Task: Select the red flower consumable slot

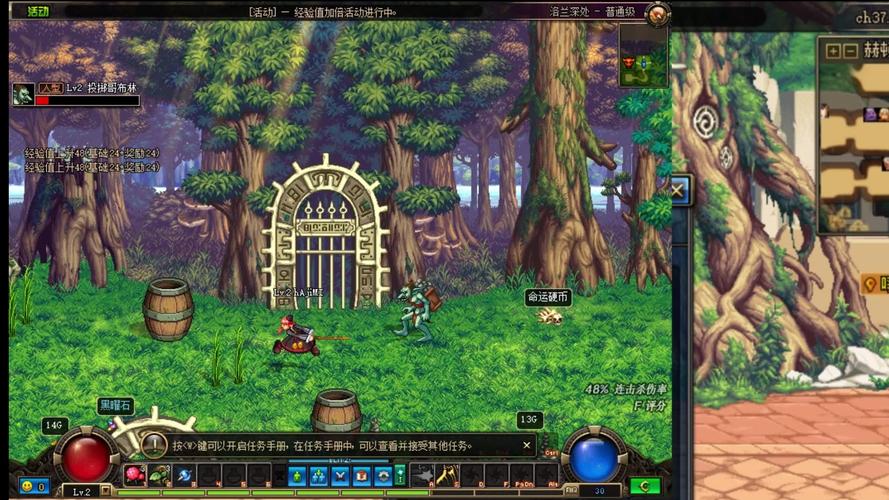Action: pos(135,474)
